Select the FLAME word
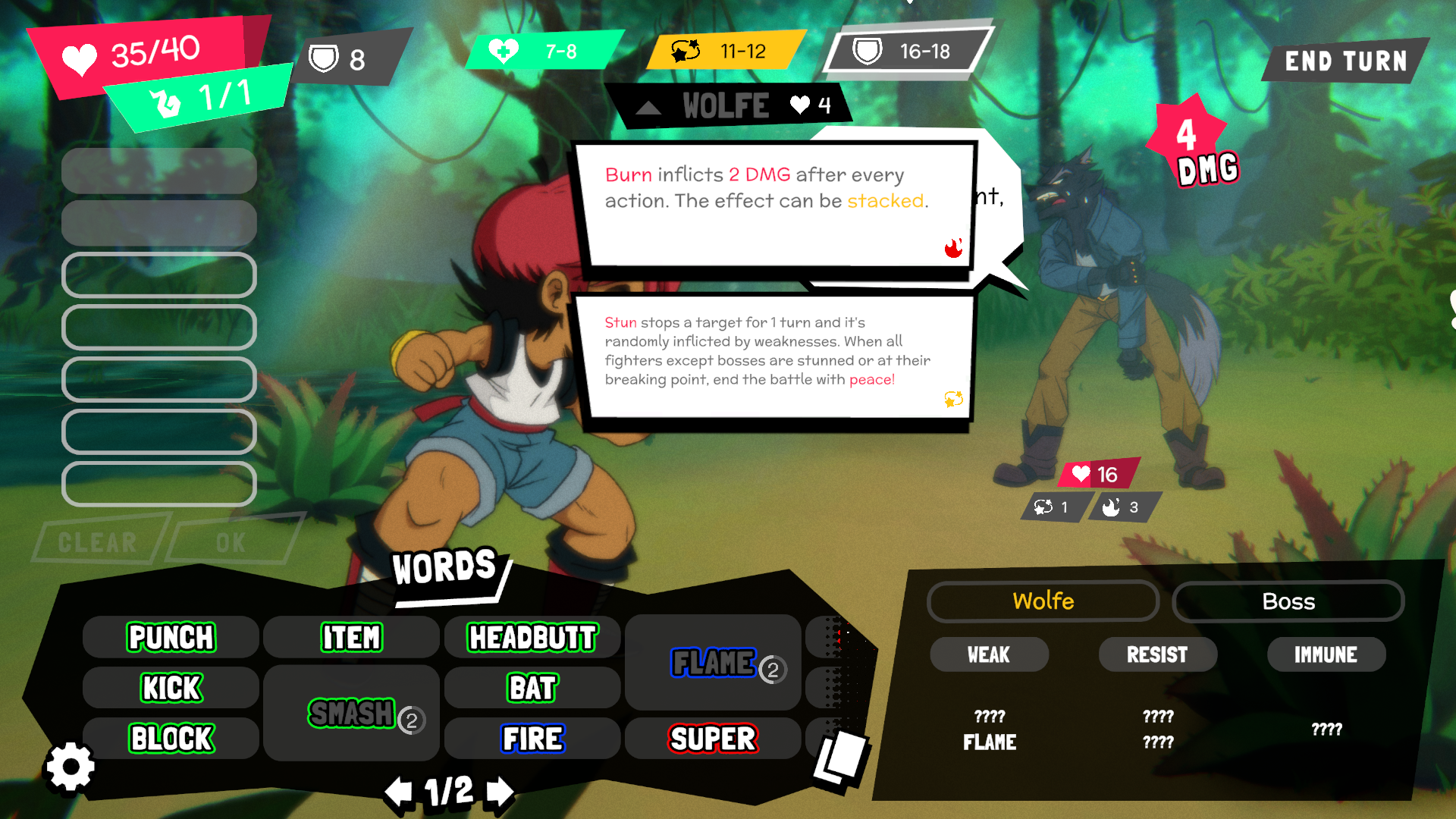Screen dimensions: 1456x819 713,664
